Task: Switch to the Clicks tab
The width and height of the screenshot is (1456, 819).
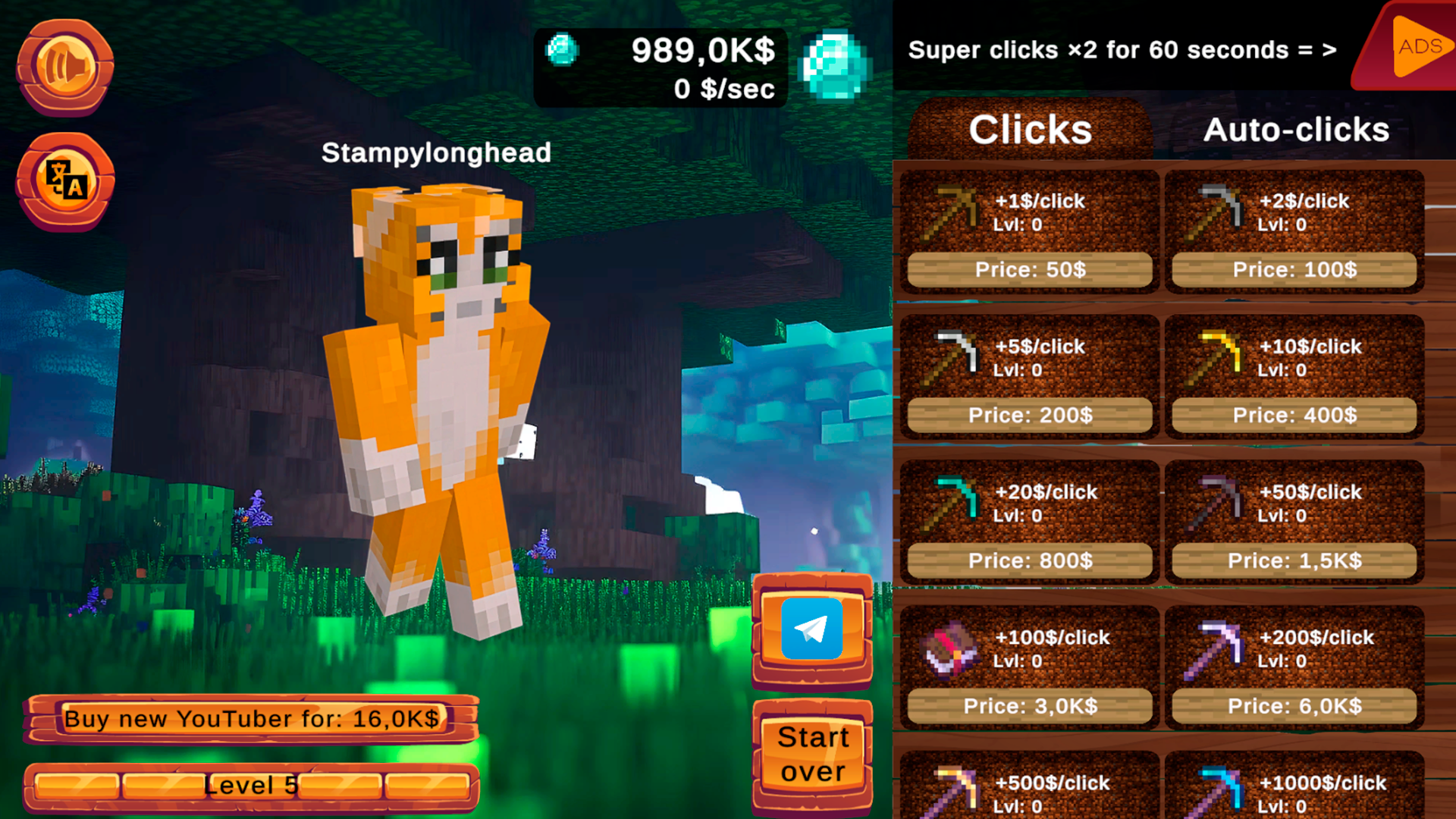Action: pos(1030,129)
